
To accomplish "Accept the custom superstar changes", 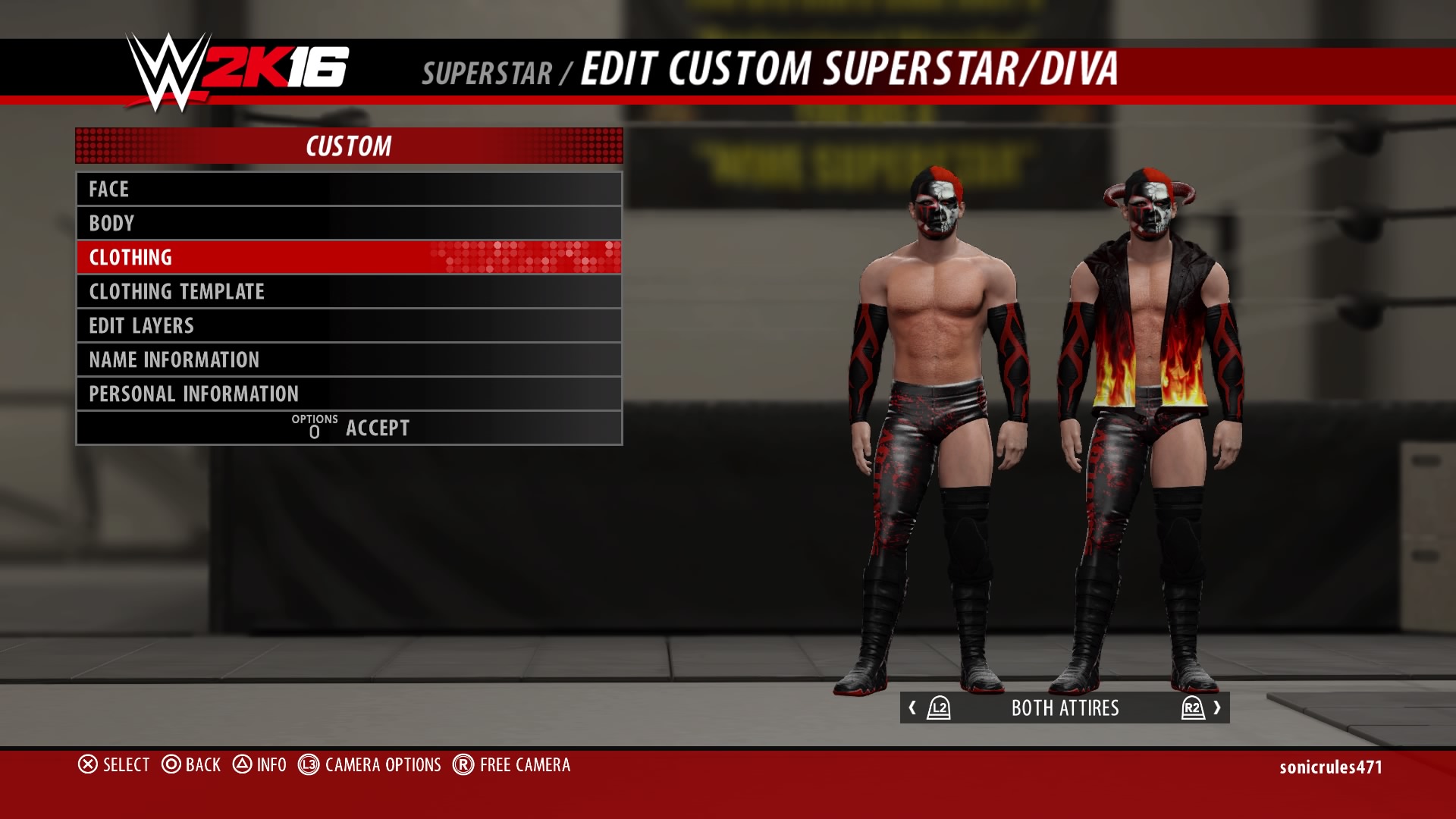I will click(350, 428).
